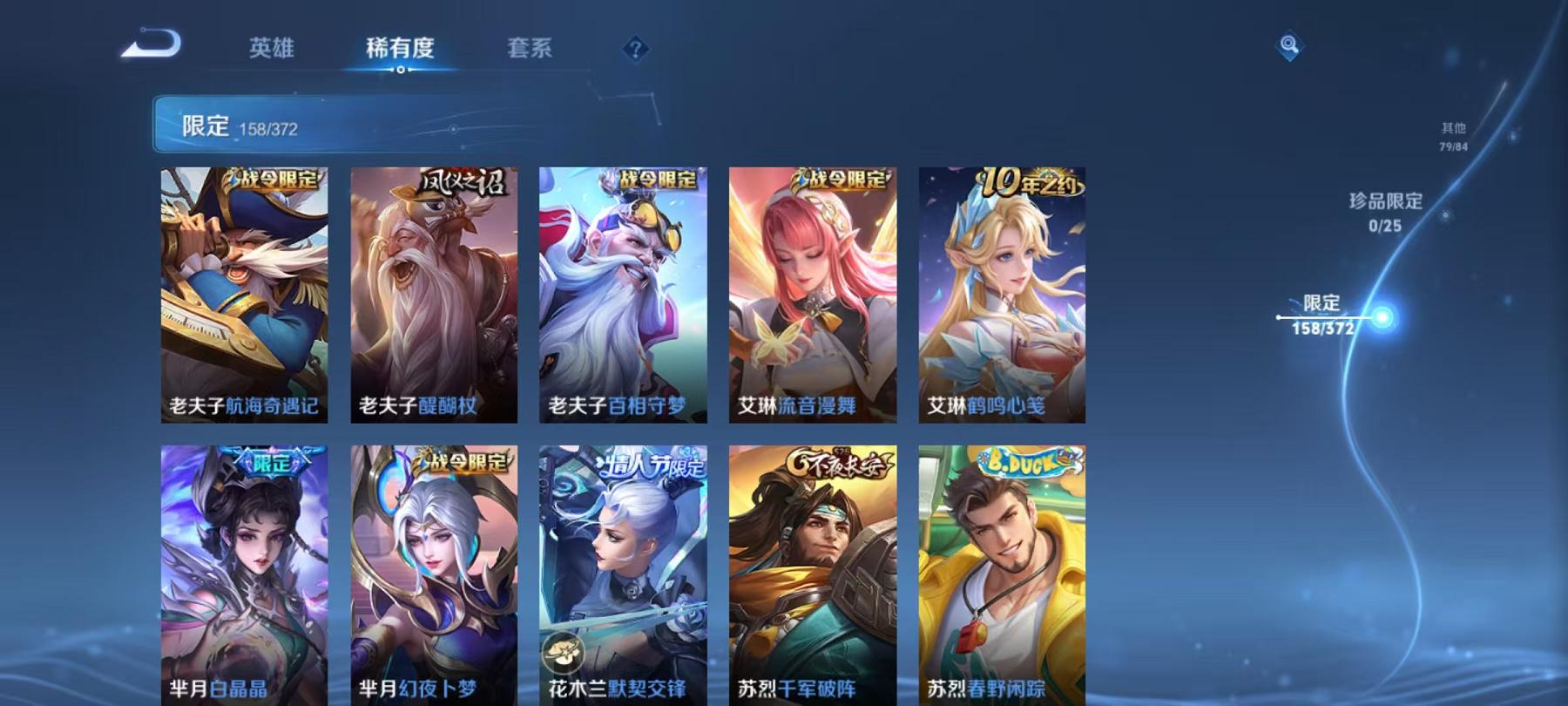Click the 10年之约 emblem on 艾琳鹤鸣心笺
Image resolution: width=1568 pixels, height=706 pixels.
[1026, 180]
